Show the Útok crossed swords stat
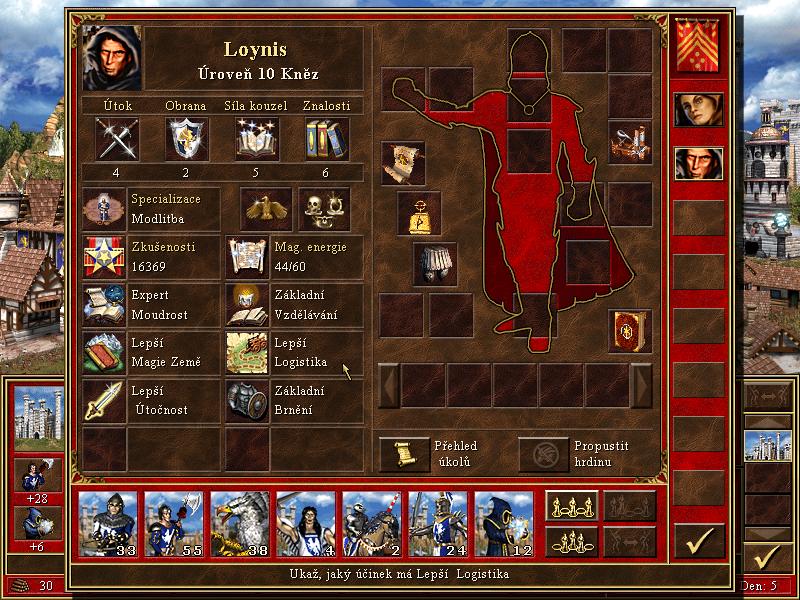Viewport: 800px width, 600px height. 116,138
